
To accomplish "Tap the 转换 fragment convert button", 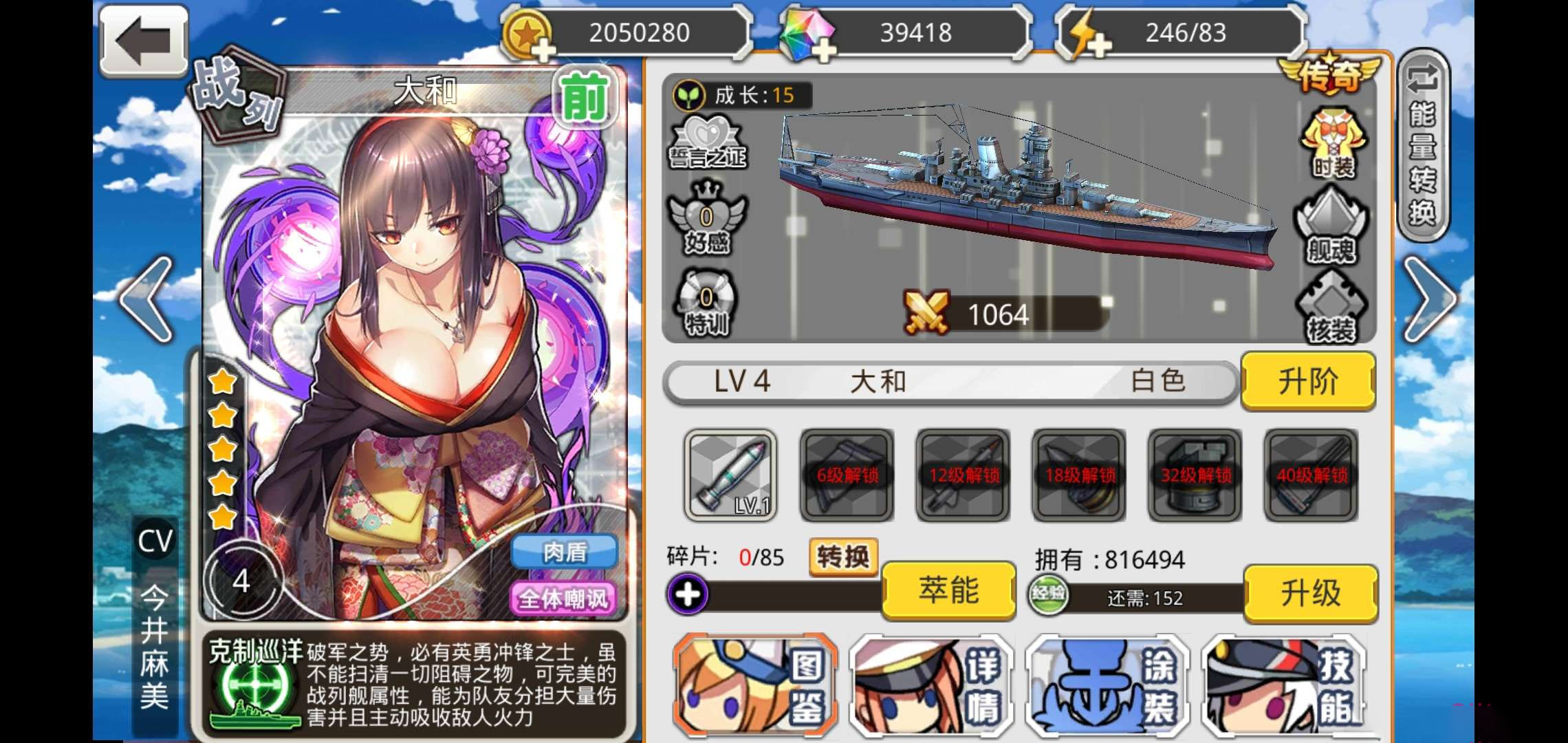I will (x=843, y=556).
